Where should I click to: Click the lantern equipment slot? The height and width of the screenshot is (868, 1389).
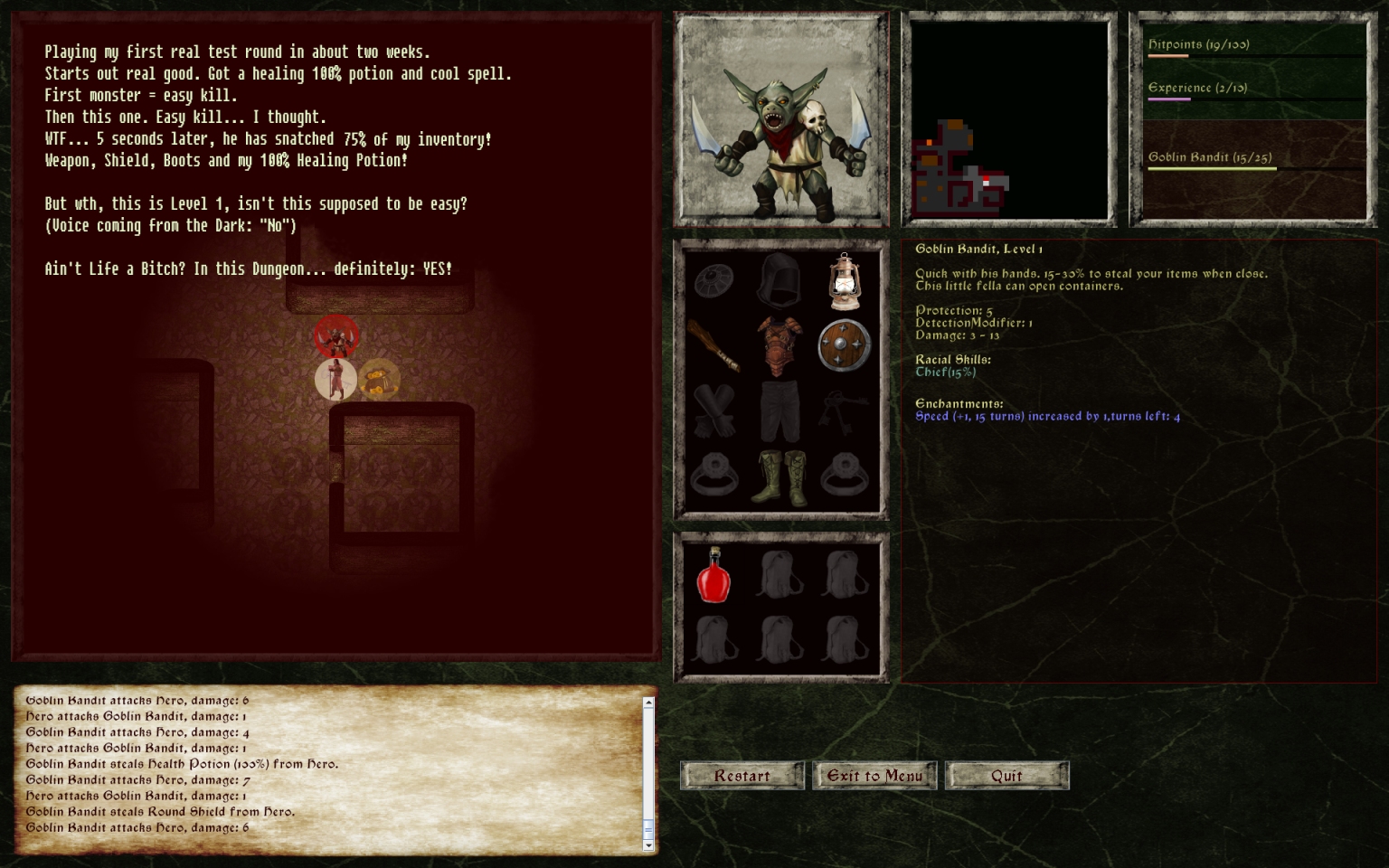pyautogui.click(x=844, y=280)
